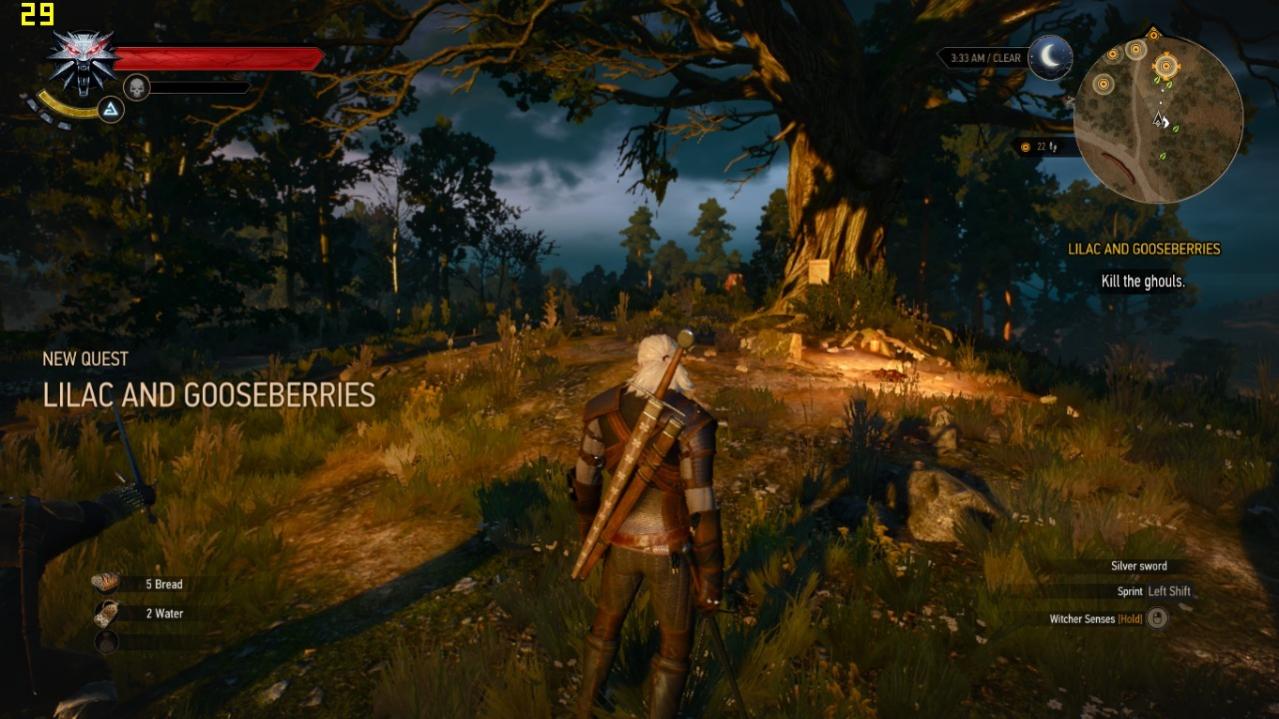The width and height of the screenshot is (1279, 719).
Task: Click the skull toxicity icon
Action: (136, 87)
